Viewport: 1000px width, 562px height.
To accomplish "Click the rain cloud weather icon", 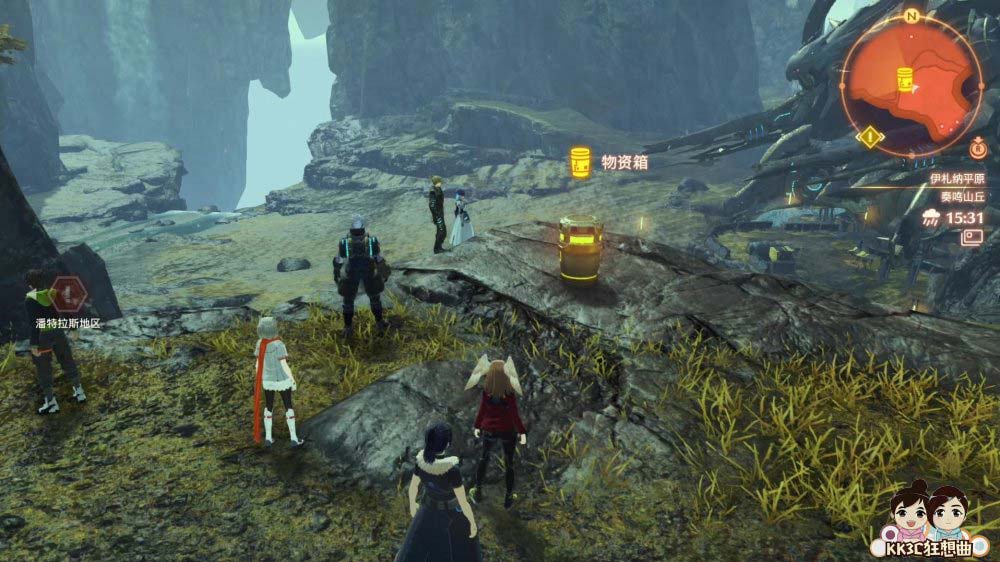I will 933,218.
